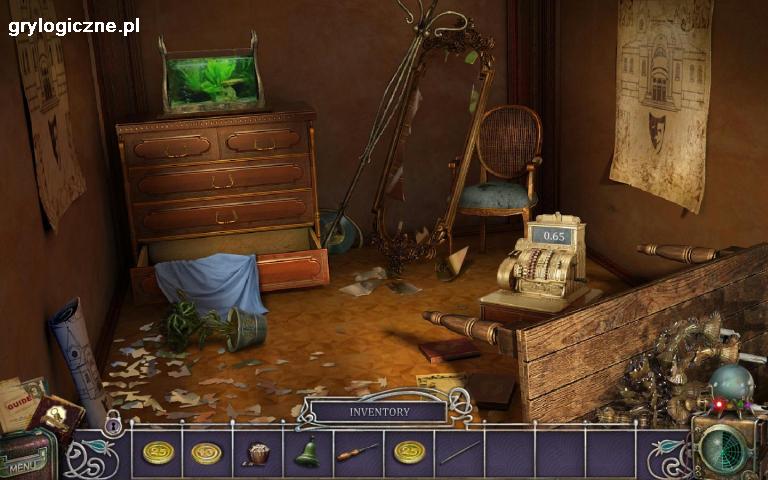768x480 pixels.
Task: Open the journal with the magnifier emblem
Action: pyautogui.click(x=56, y=416)
